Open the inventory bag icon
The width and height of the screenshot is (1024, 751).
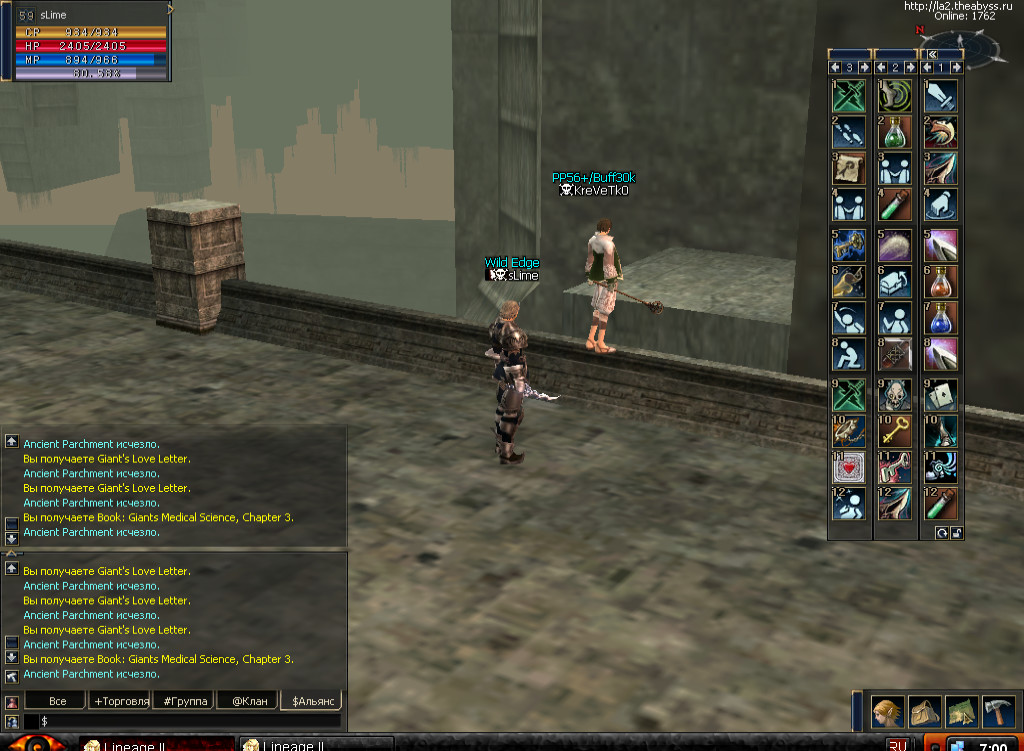click(925, 711)
